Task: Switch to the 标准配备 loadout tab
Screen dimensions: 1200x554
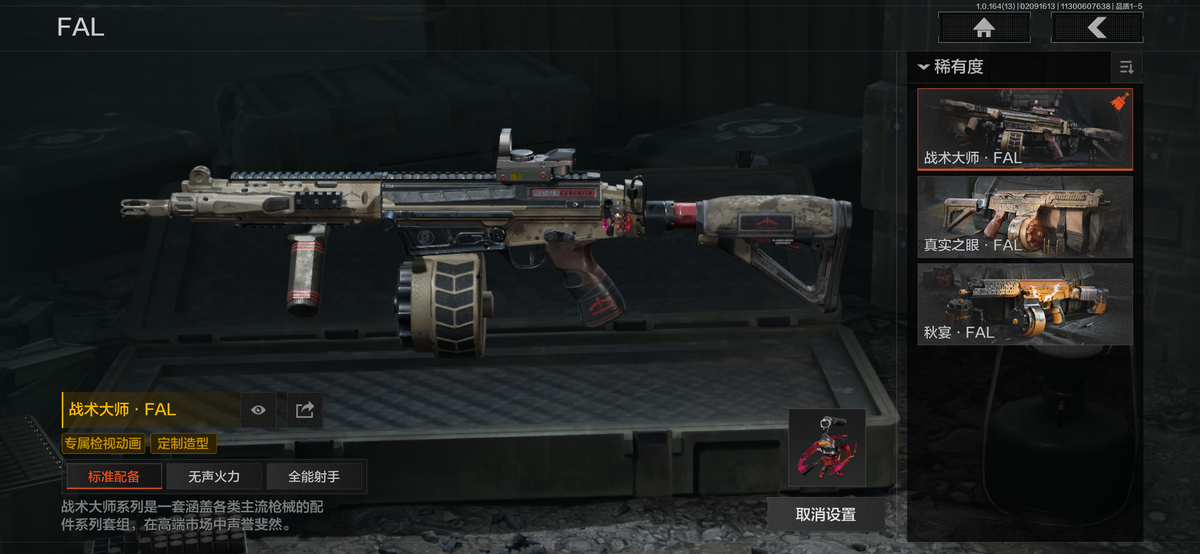Action: coord(114,476)
